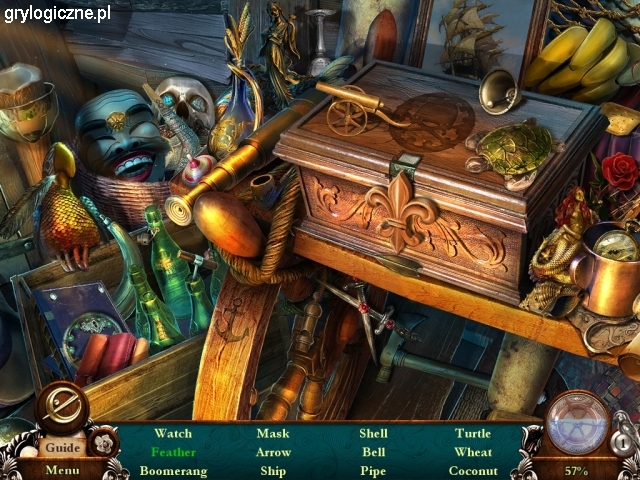Screen dimensions: 640x480
Task: Select the Shell list entry
Action: click(x=373, y=434)
